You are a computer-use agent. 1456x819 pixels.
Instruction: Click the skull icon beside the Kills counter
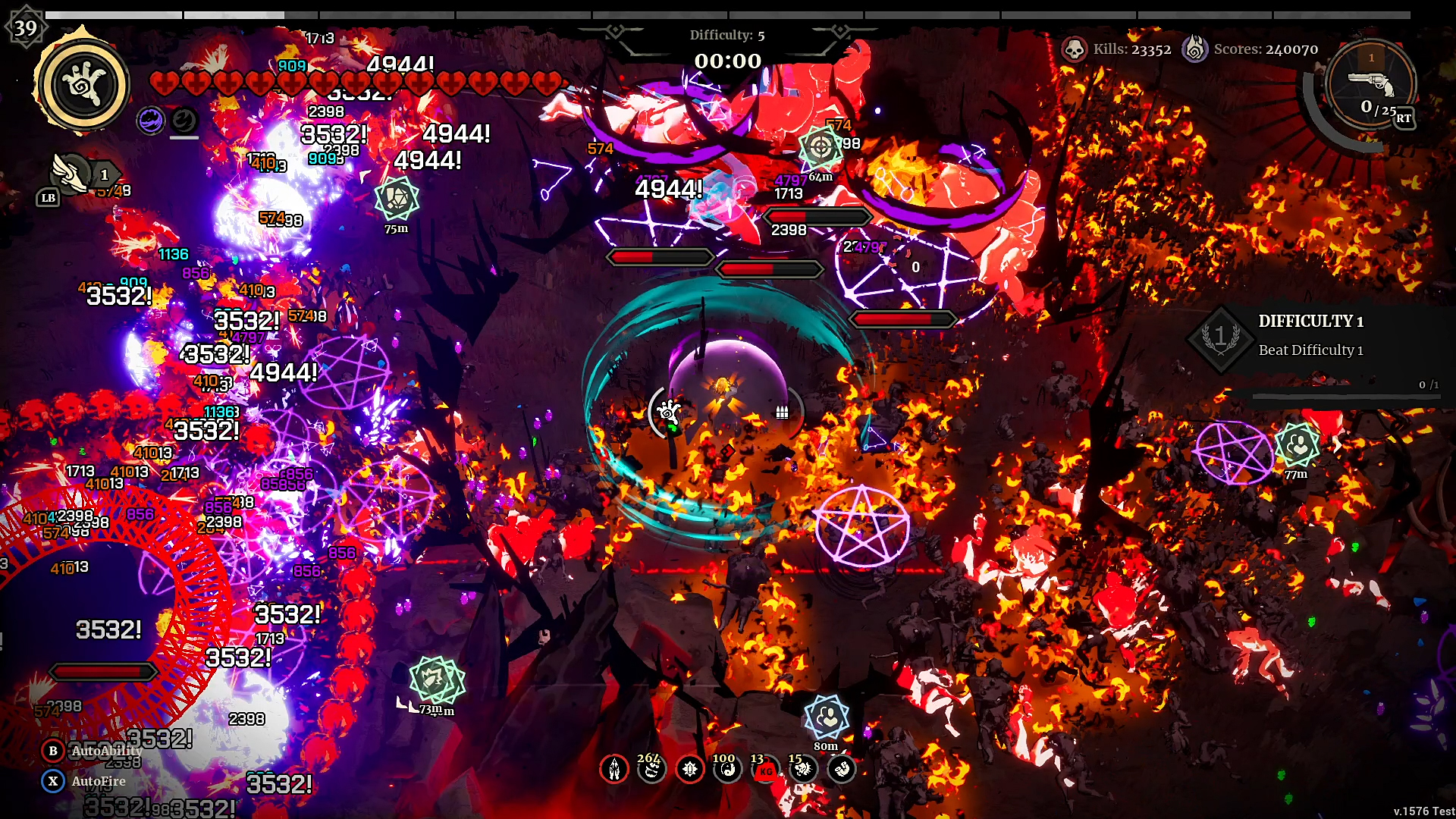(1075, 49)
